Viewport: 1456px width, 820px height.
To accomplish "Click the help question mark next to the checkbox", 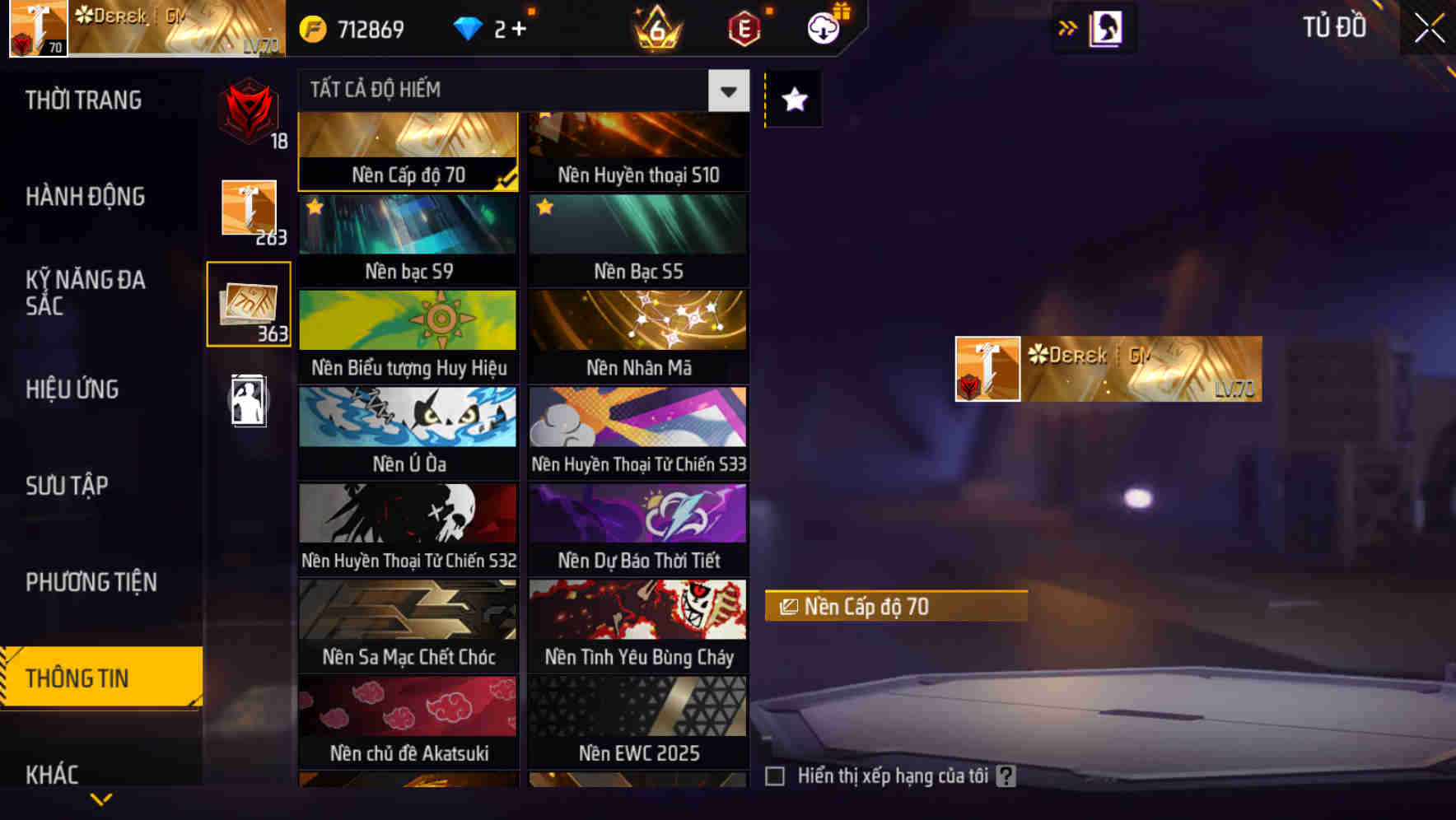I will (x=1006, y=775).
